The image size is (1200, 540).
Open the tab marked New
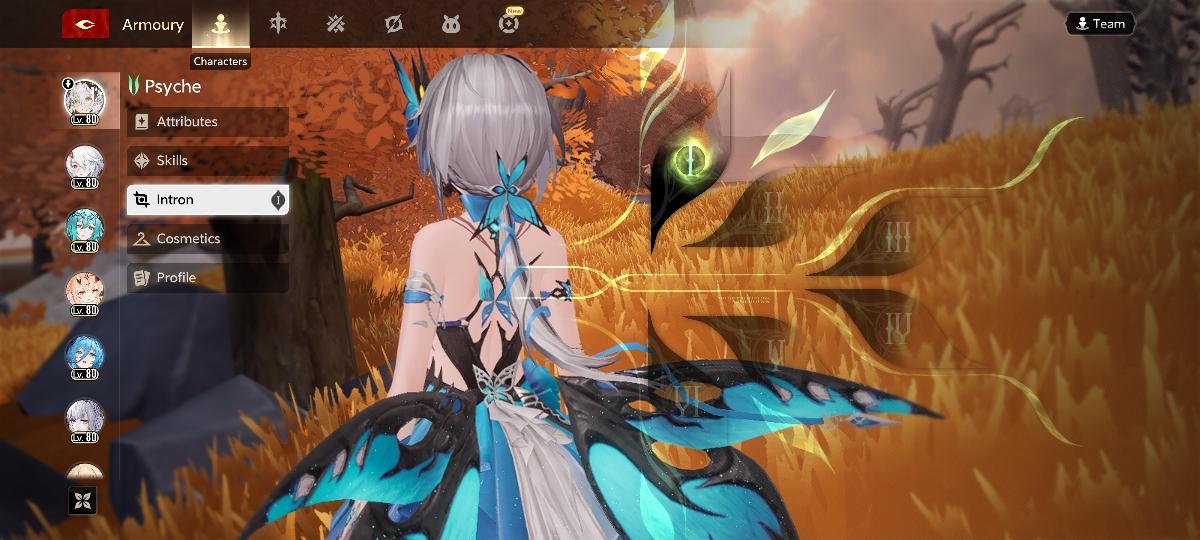coord(510,23)
